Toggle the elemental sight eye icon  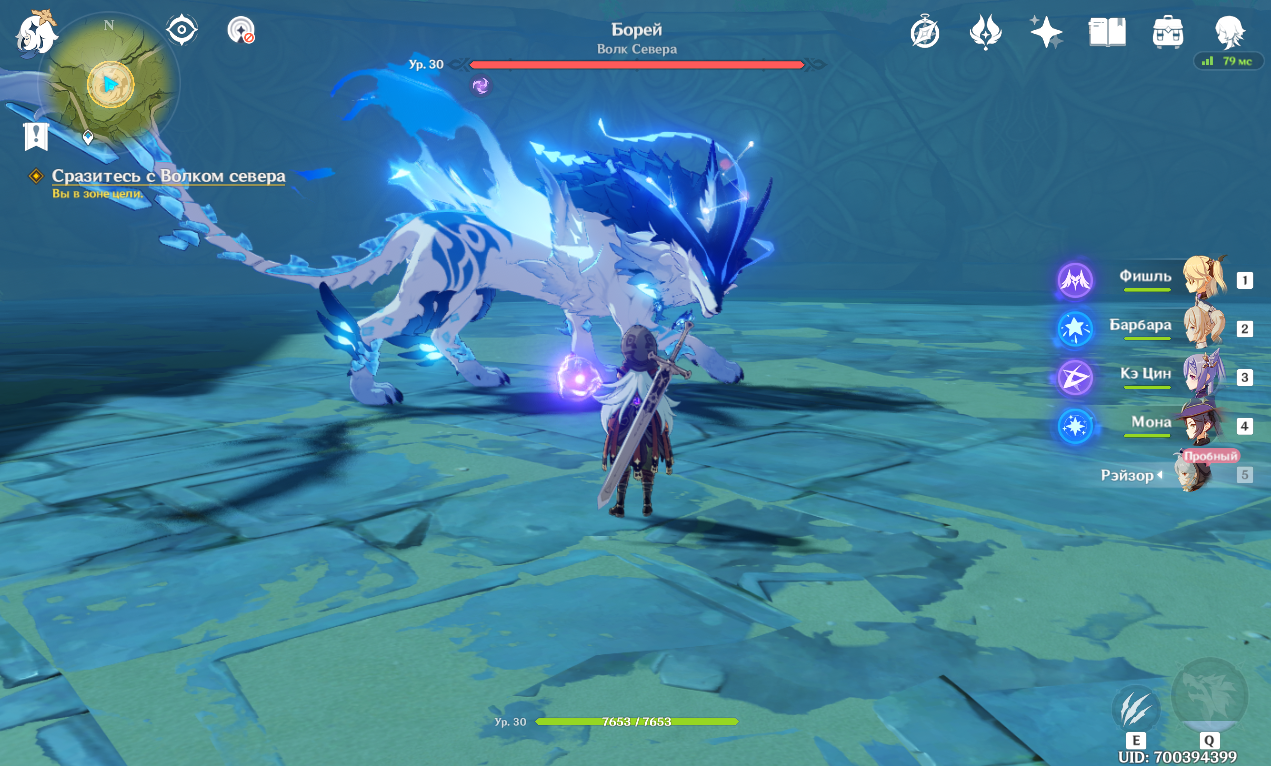point(181,30)
